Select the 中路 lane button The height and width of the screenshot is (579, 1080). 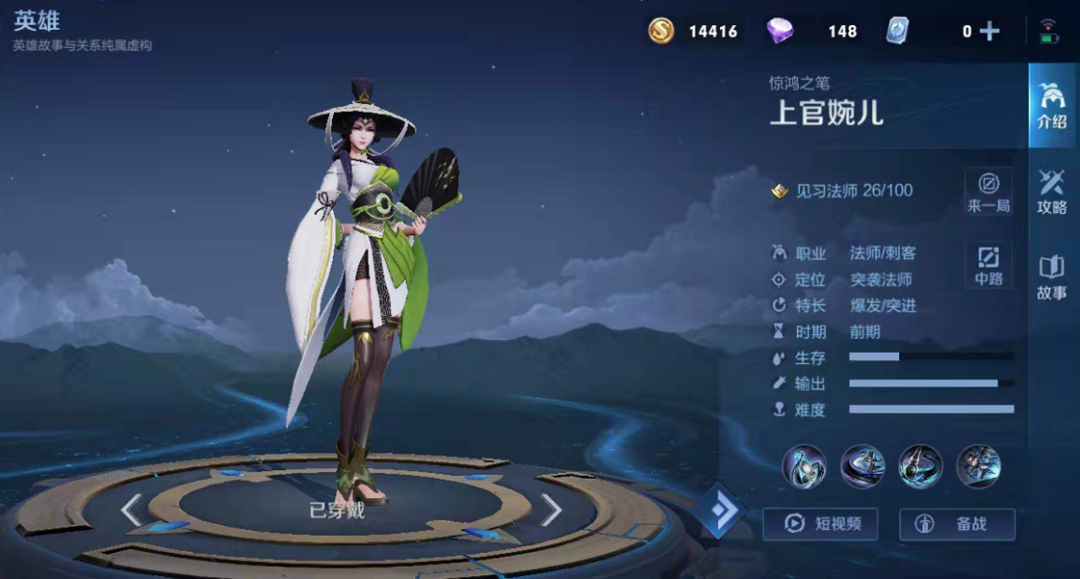point(988,265)
